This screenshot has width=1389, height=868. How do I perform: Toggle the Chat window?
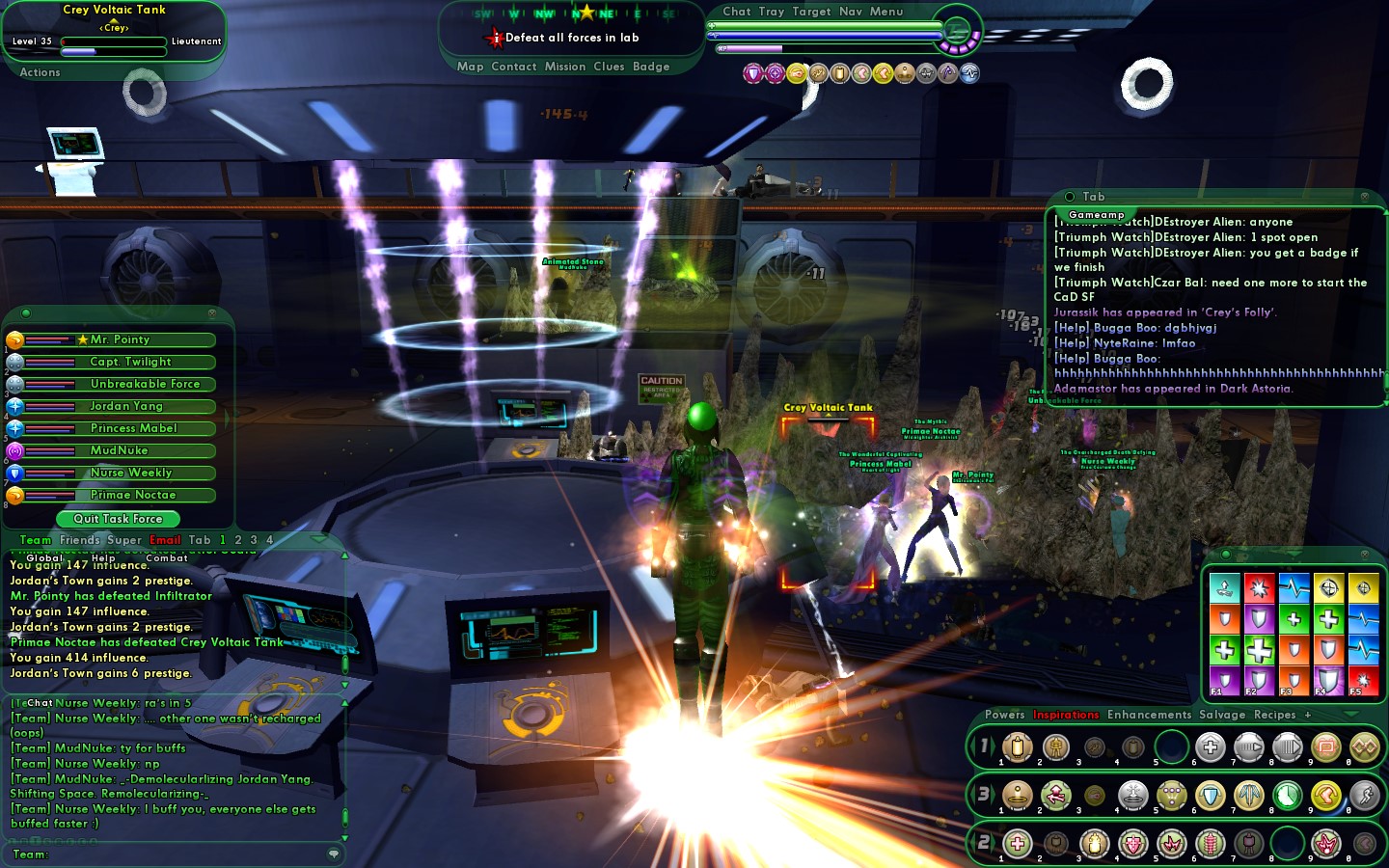click(x=737, y=12)
